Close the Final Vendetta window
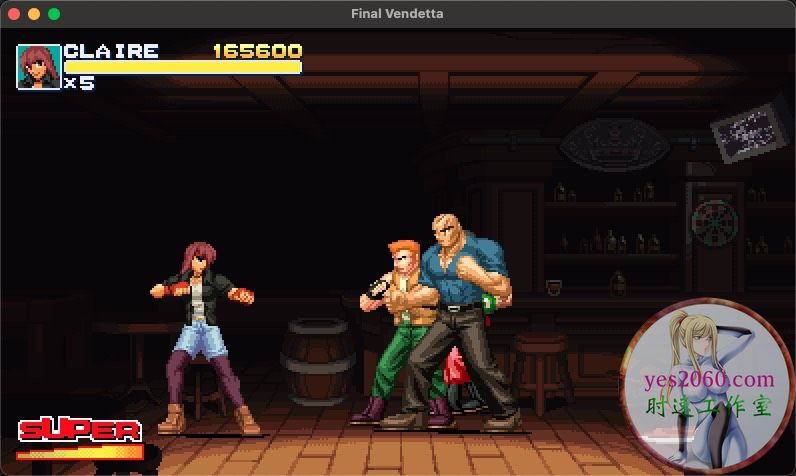Screen dimensions: 796x476 point(14,14)
